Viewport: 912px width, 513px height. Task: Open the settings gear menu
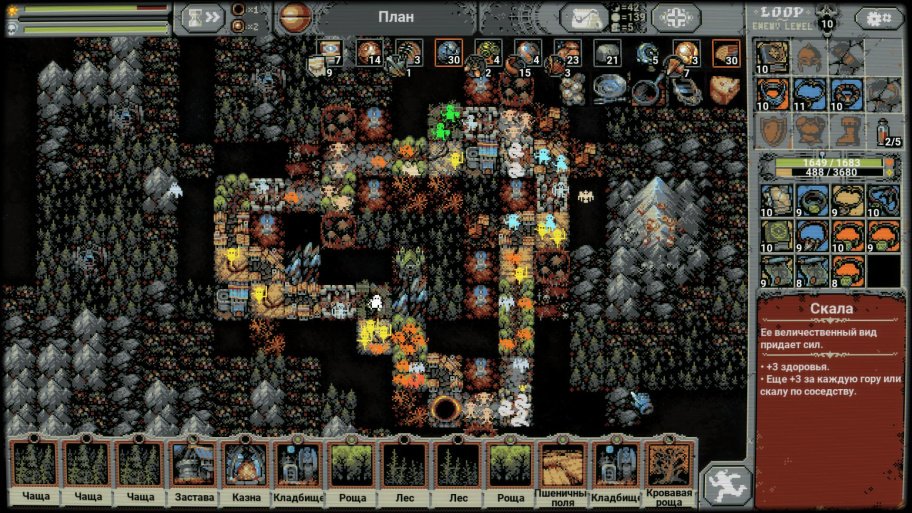coord(878,18)
